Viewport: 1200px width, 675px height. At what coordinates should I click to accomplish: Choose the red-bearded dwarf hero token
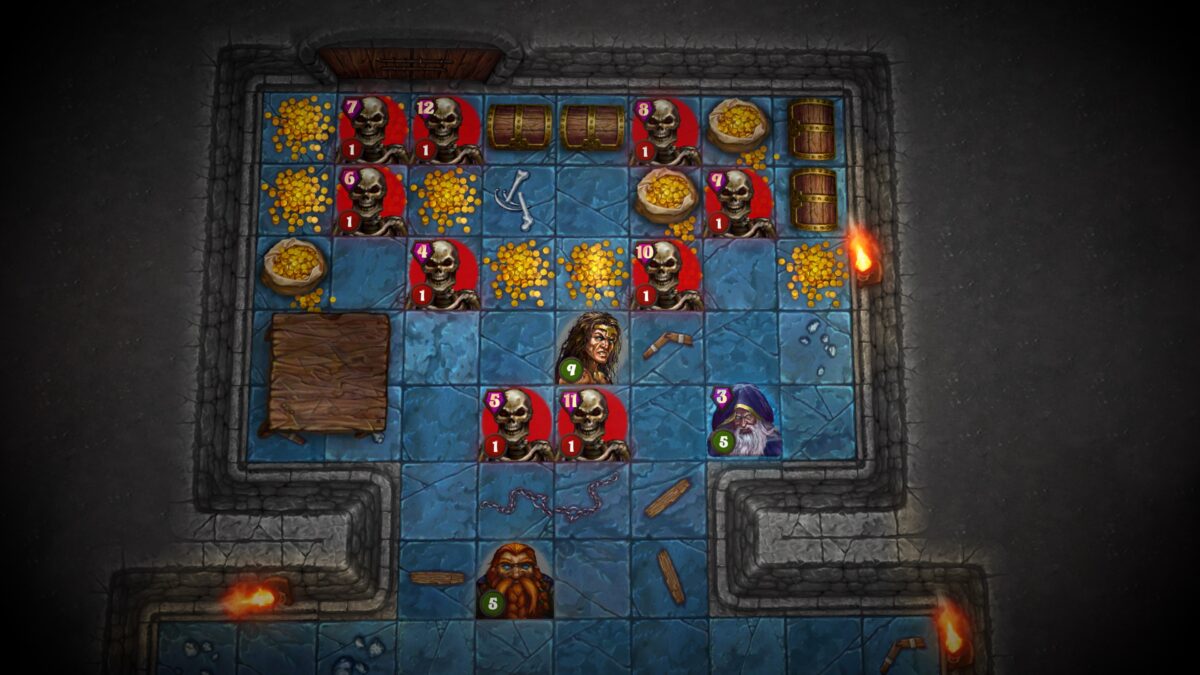pyautogui.click(x=517, y=581)
